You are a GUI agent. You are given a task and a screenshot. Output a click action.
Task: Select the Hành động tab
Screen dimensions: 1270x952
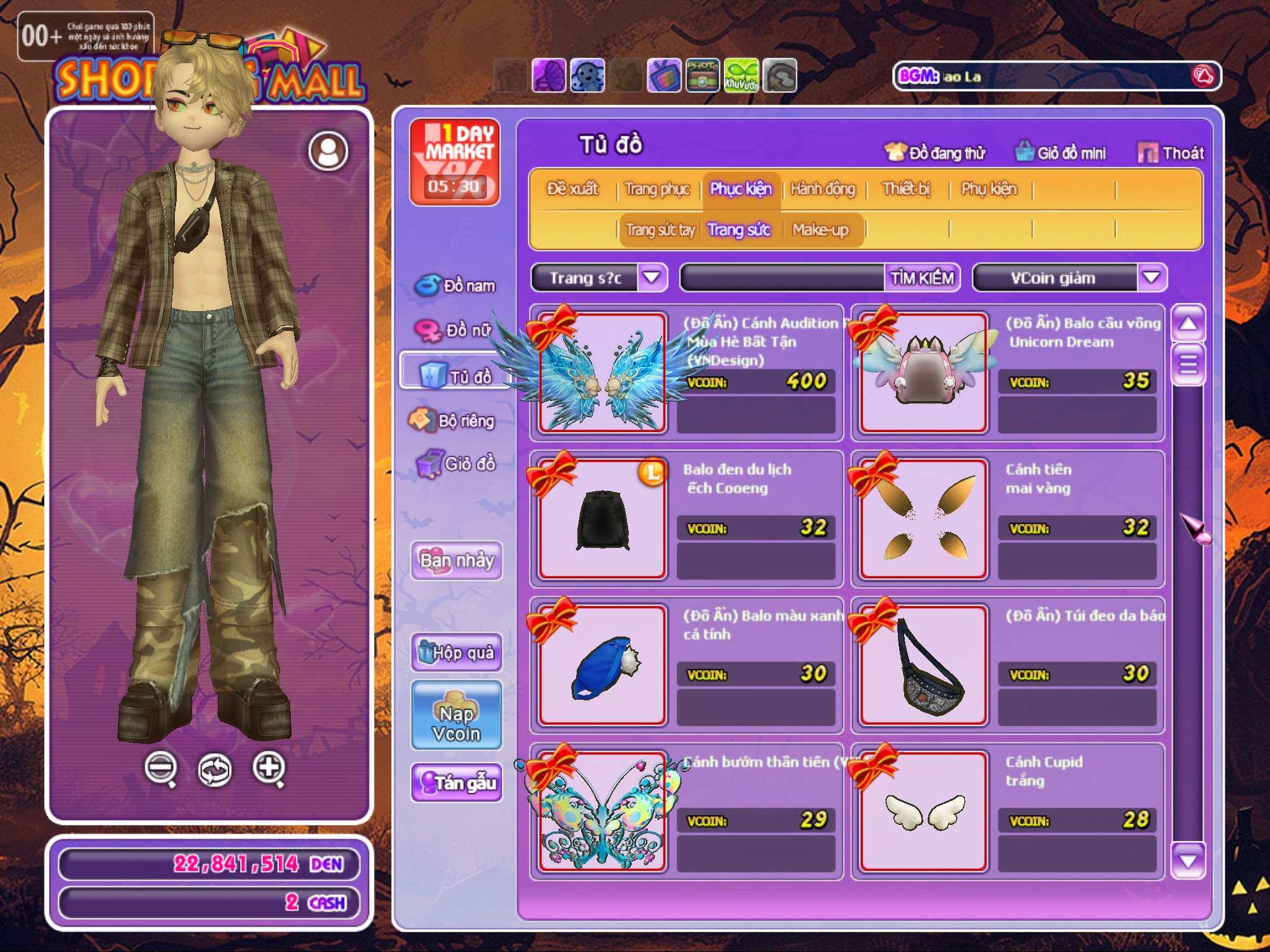(x=823, y=189)
